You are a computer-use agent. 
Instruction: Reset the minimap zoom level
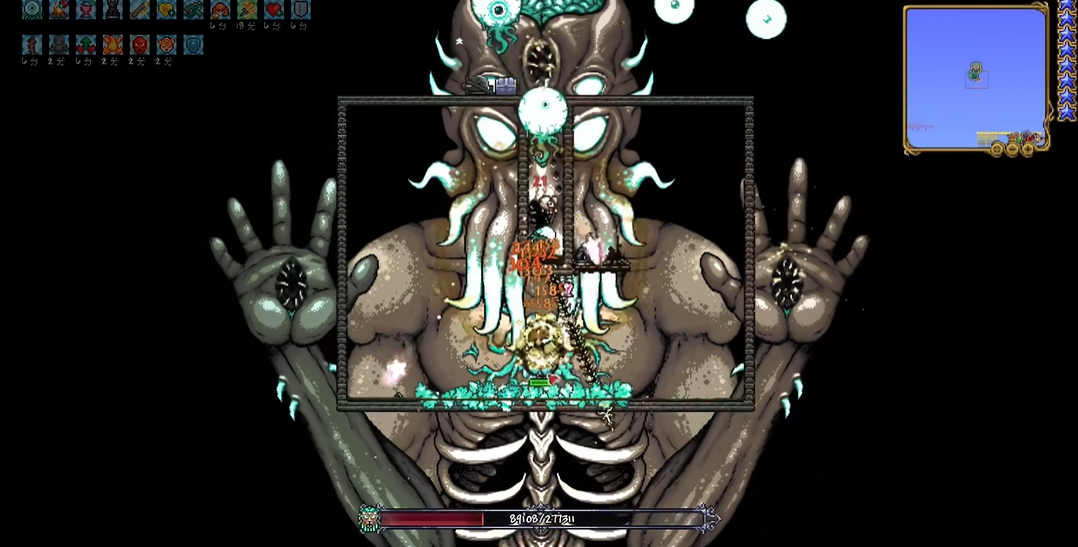[x=996, y=149]
